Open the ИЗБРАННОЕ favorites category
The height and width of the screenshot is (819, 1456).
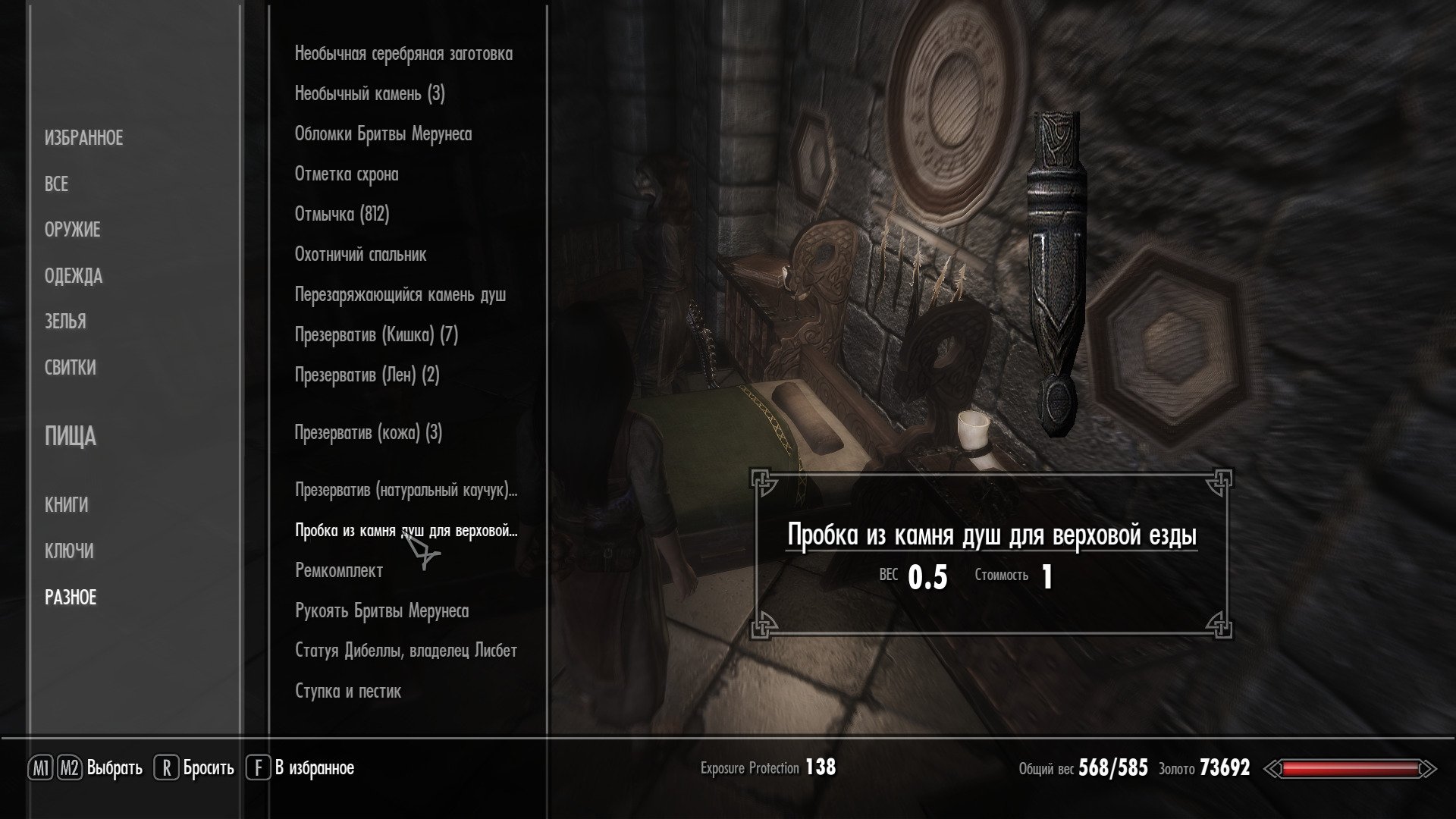[83, 138]
